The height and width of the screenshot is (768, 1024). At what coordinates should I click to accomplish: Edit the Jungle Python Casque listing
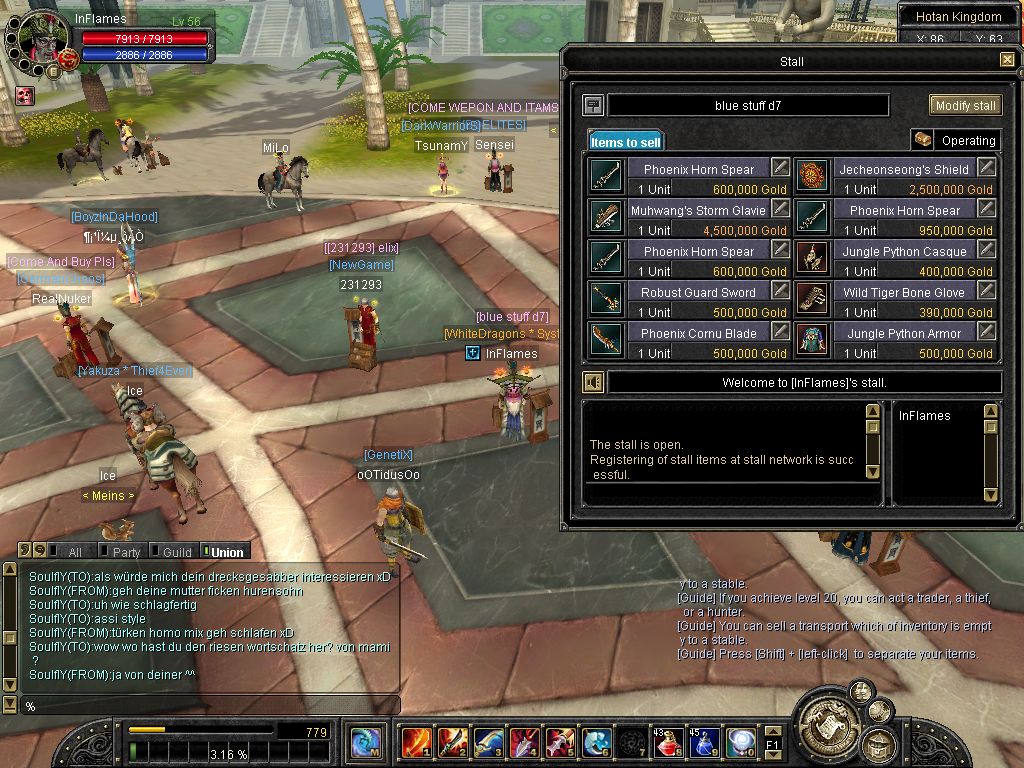click(986, 250)
